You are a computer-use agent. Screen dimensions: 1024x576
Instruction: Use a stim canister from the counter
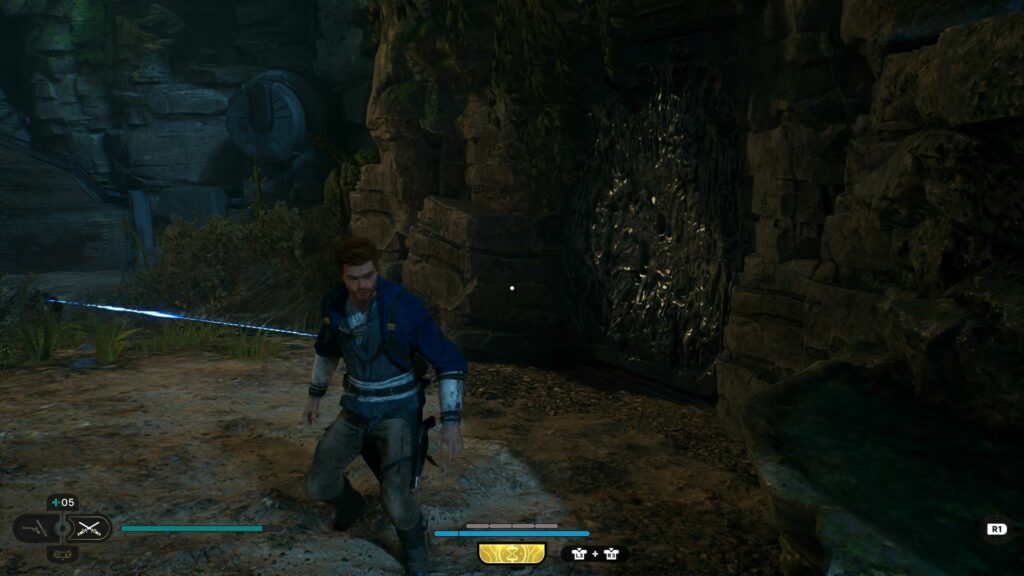62,503
